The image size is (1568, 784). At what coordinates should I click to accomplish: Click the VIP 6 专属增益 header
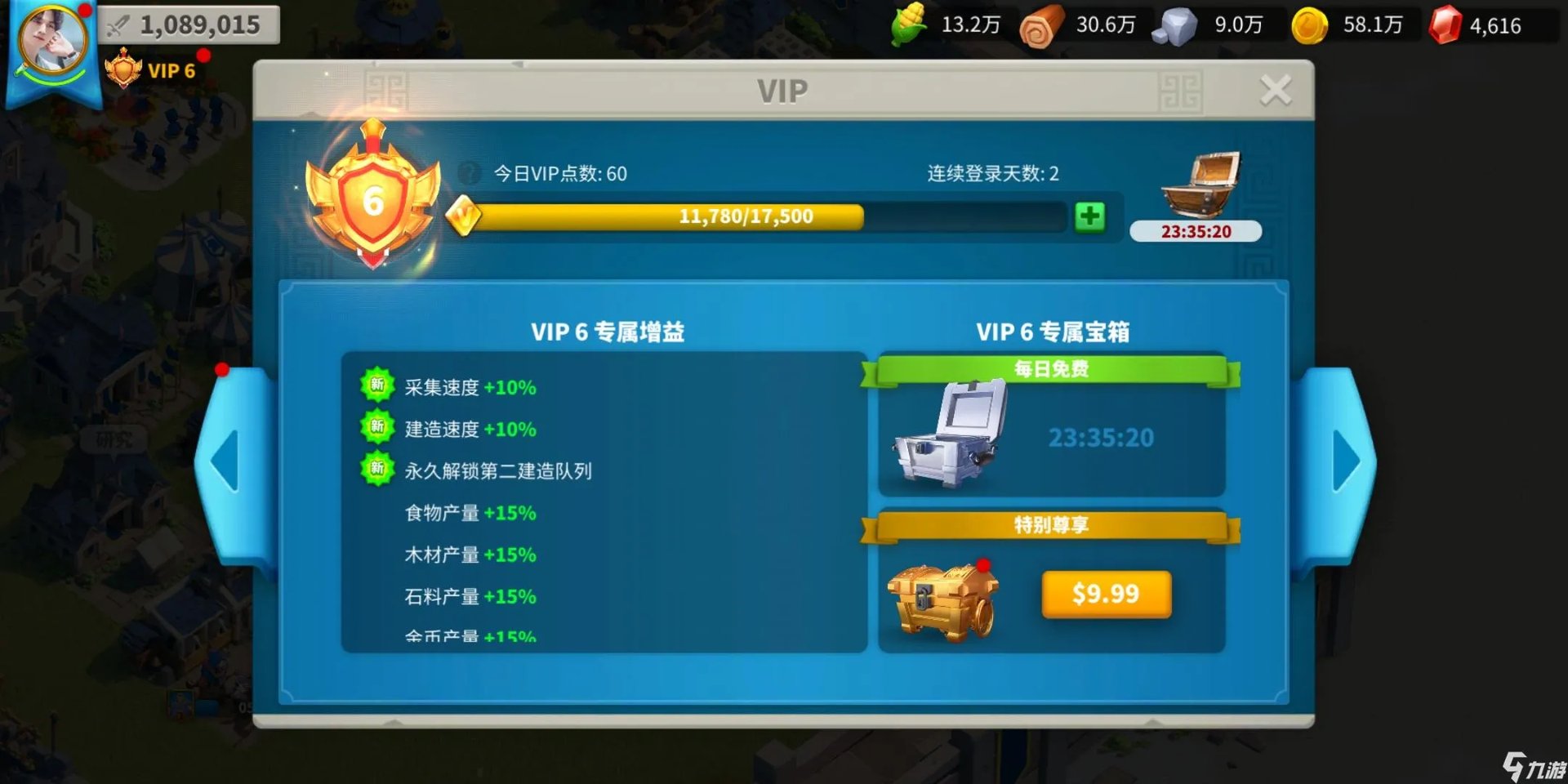tap(608, 331)
